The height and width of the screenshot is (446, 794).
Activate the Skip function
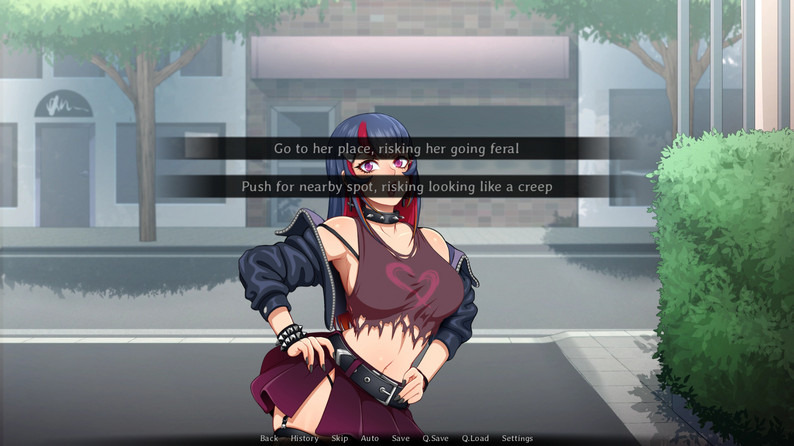tap(340, 438)
